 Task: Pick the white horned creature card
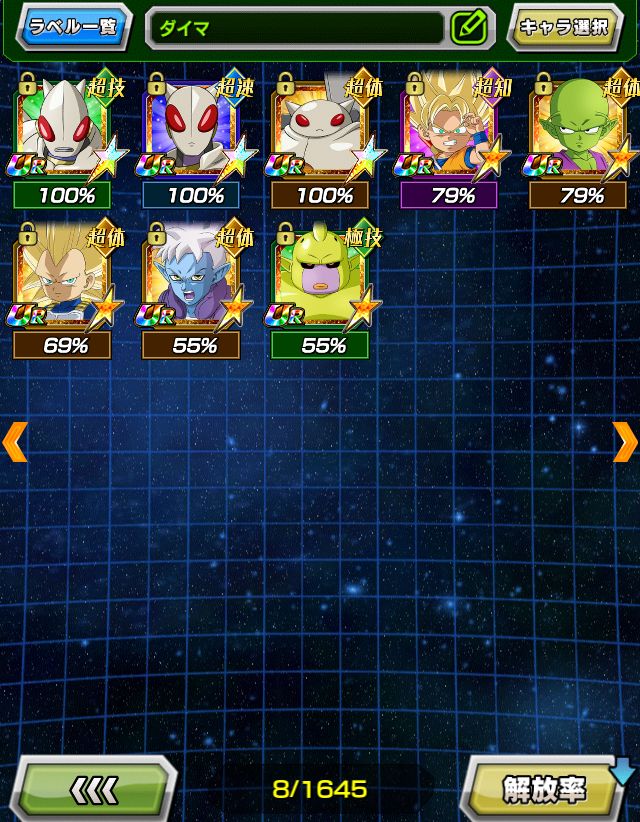click(323, 130)
